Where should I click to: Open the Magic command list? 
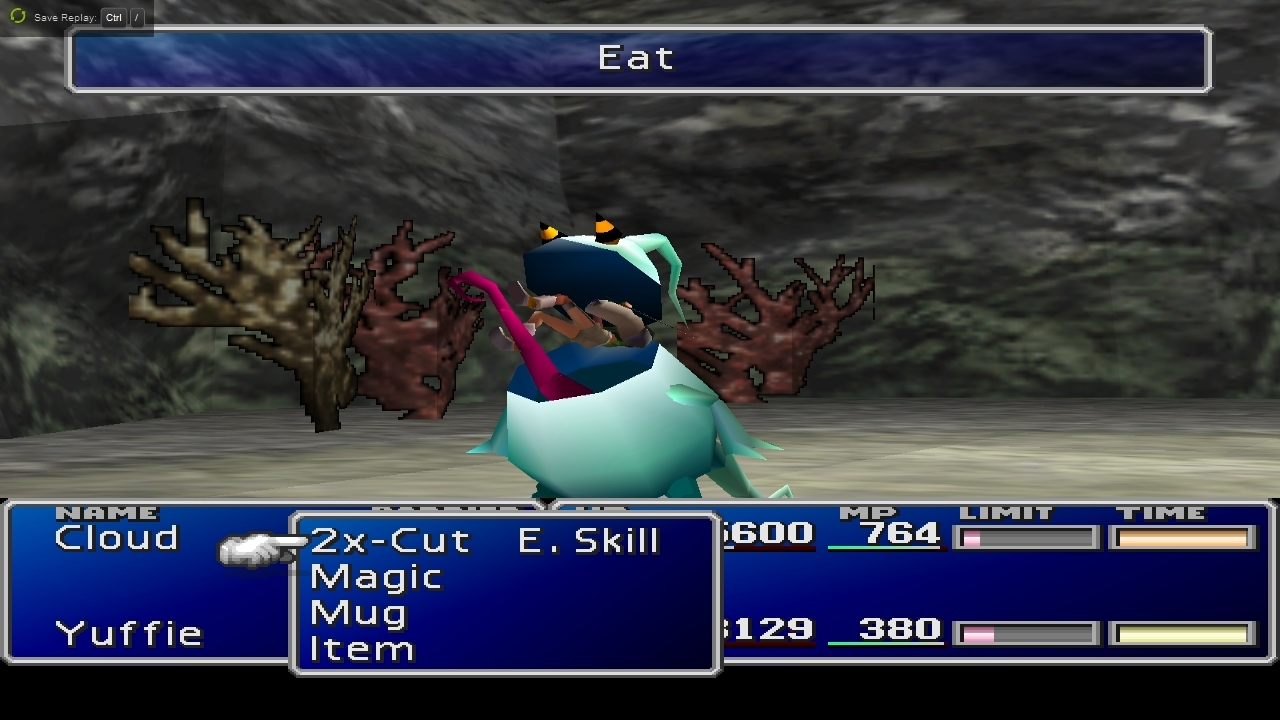point(376,577)
